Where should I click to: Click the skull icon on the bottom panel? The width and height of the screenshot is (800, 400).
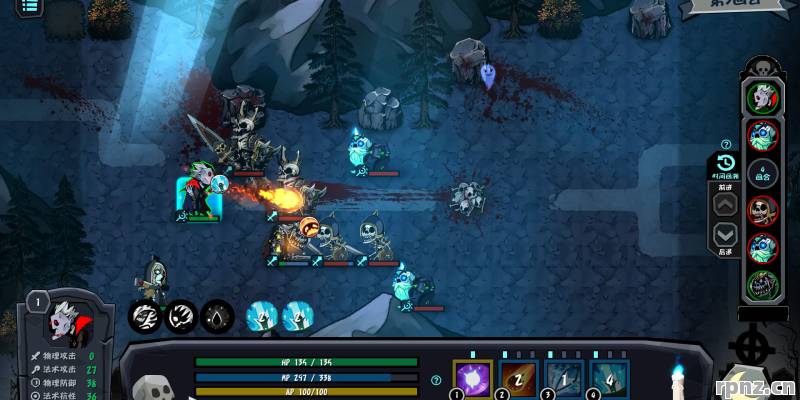[x=150, y=388]
